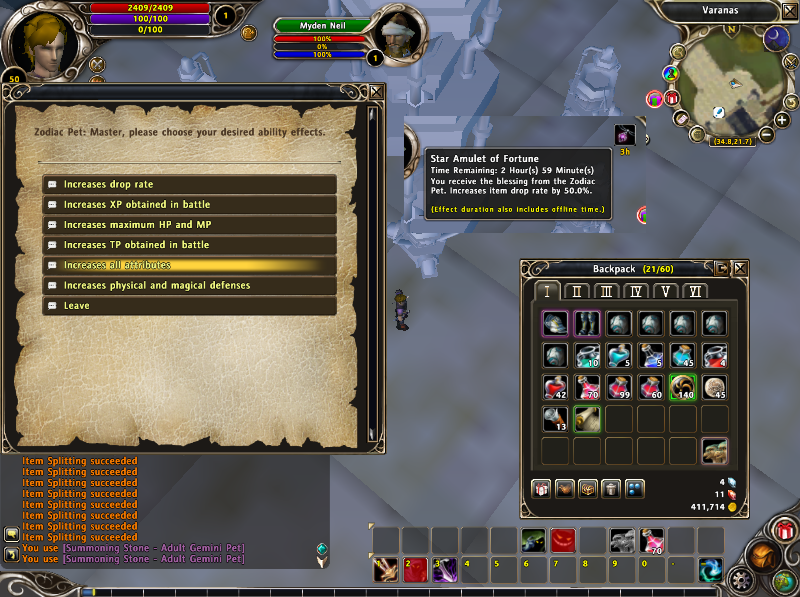
Task: Select the red potion stack of 99
Action: point(619,387)
